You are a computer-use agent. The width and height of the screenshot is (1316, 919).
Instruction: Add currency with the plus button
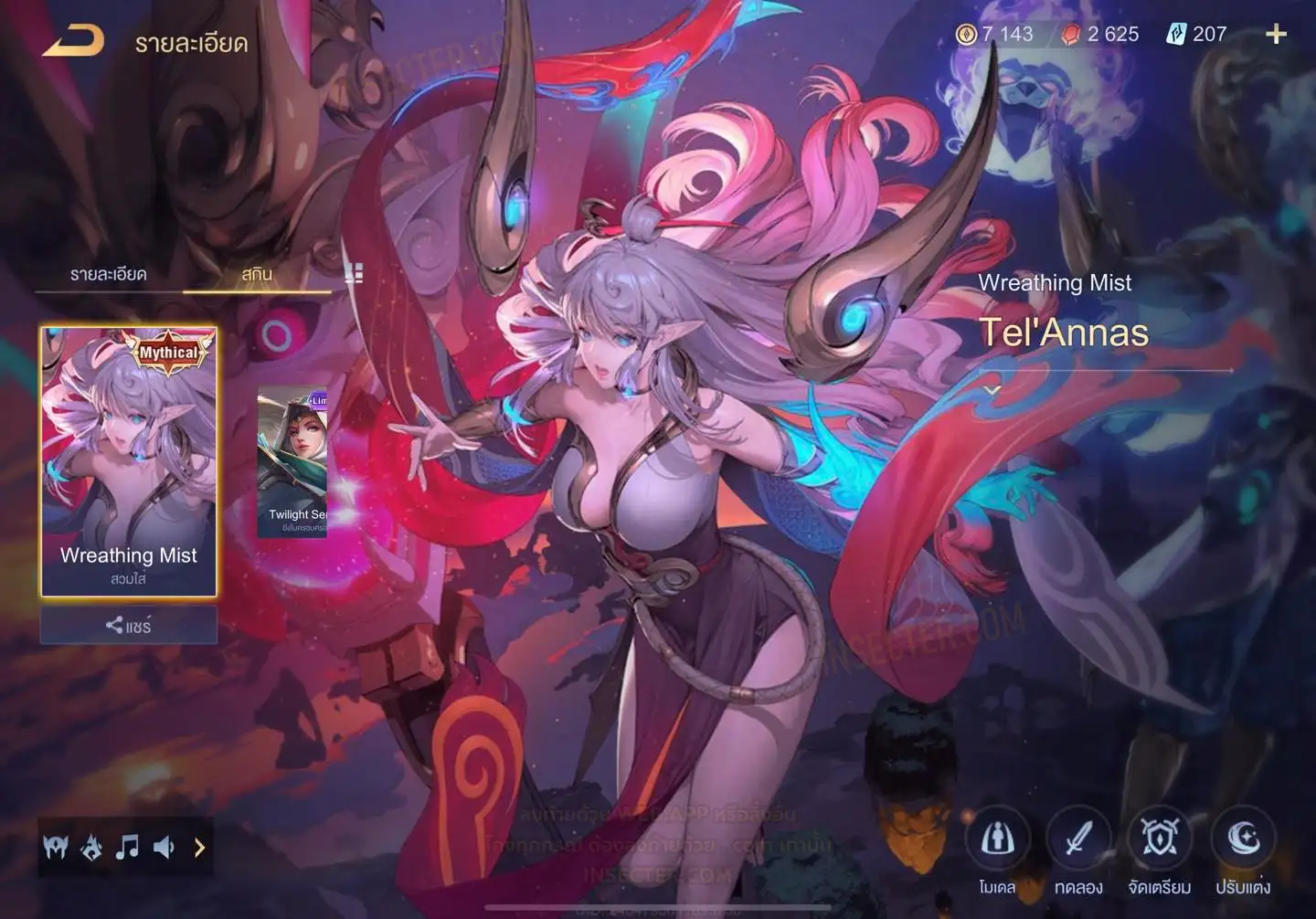click(x=1276, y=35)
